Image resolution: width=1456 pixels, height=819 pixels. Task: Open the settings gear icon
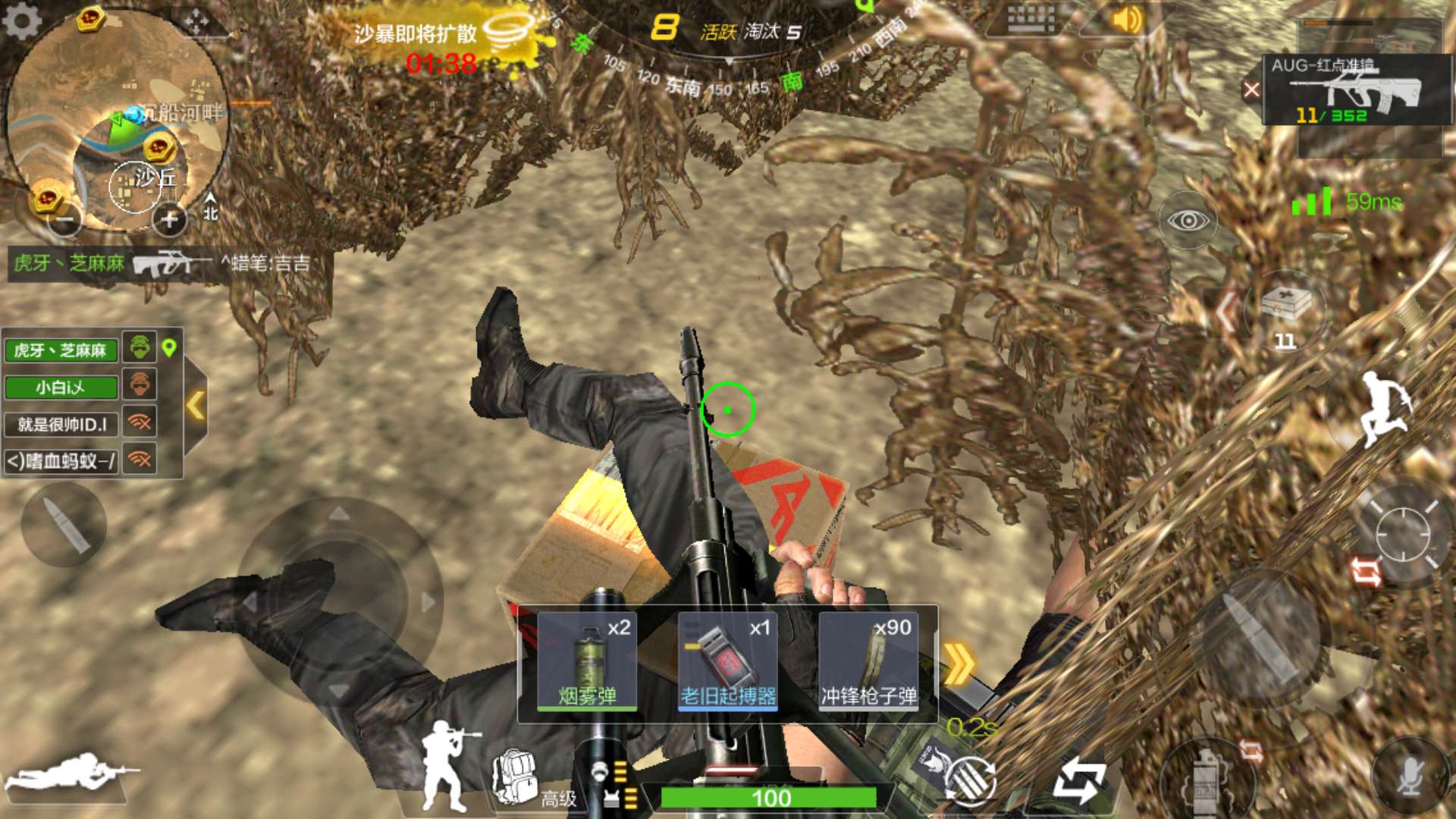(21, 20)
